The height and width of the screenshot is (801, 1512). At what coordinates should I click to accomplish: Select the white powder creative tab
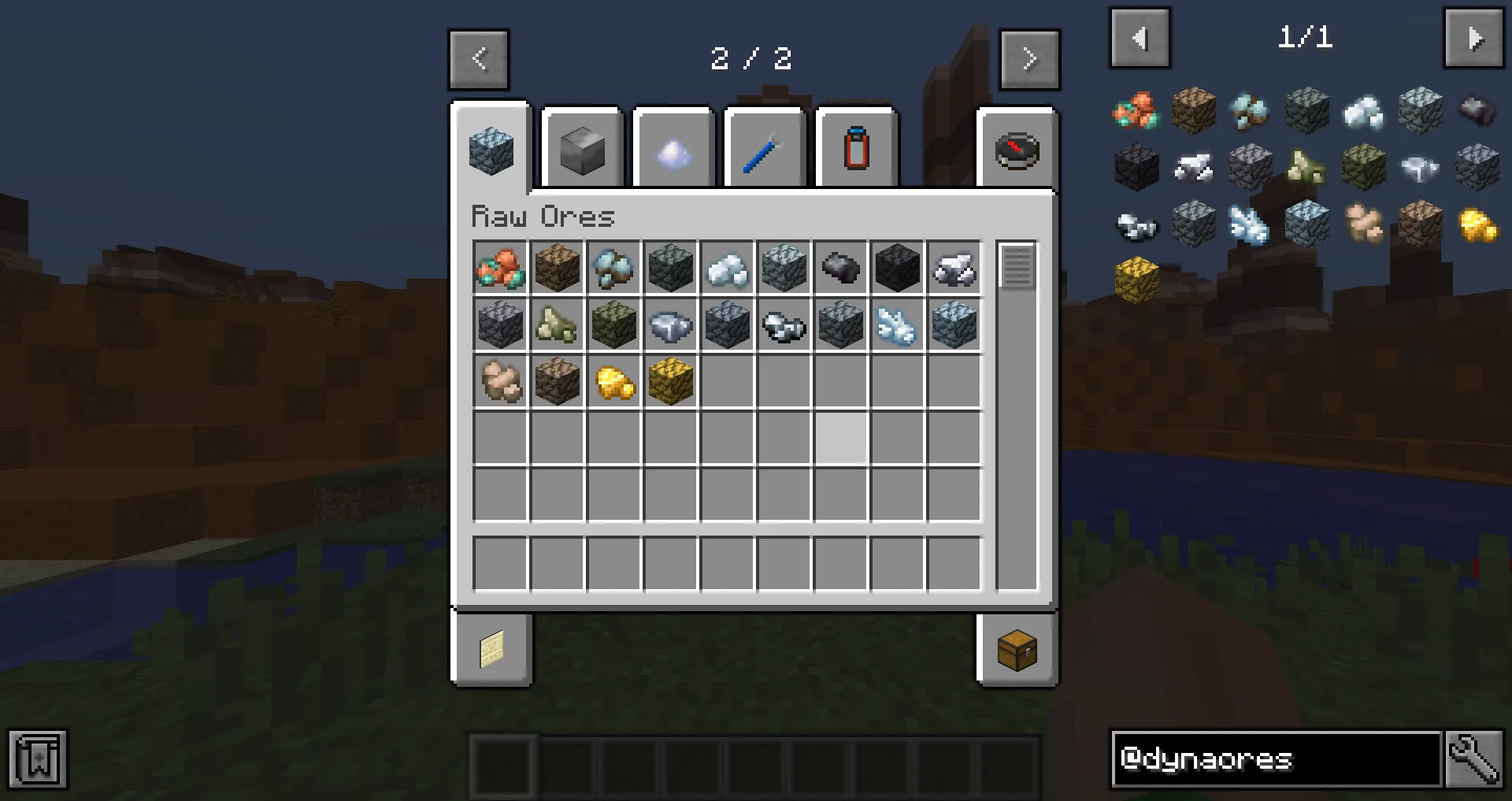[673, 150]
